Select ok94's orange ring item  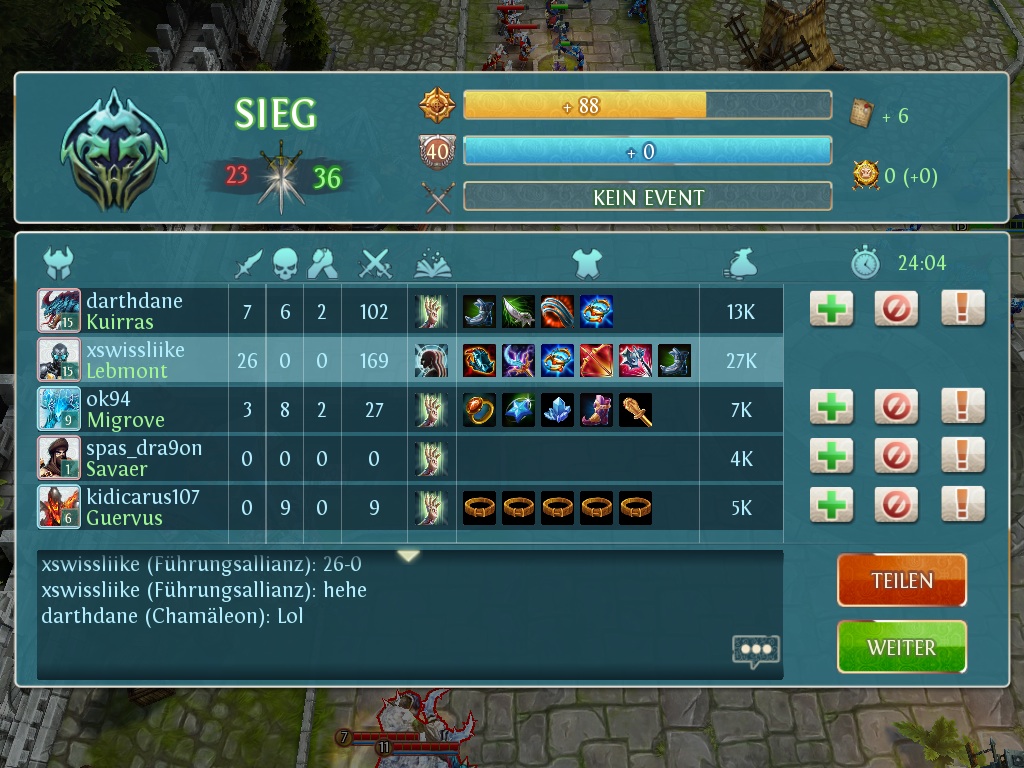click(x=480, y=410)
